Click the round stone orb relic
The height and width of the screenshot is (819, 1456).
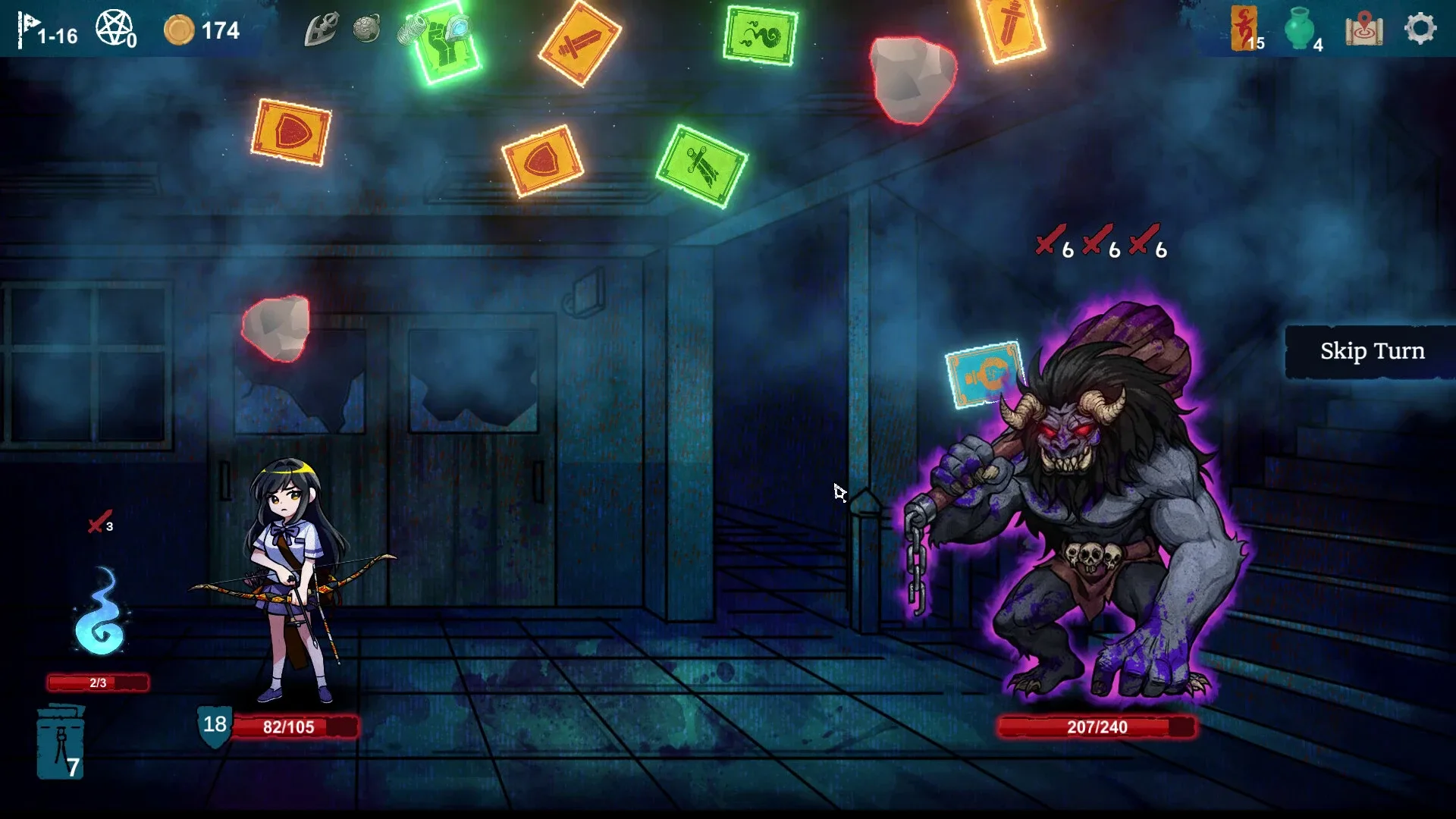click(368, 27)
